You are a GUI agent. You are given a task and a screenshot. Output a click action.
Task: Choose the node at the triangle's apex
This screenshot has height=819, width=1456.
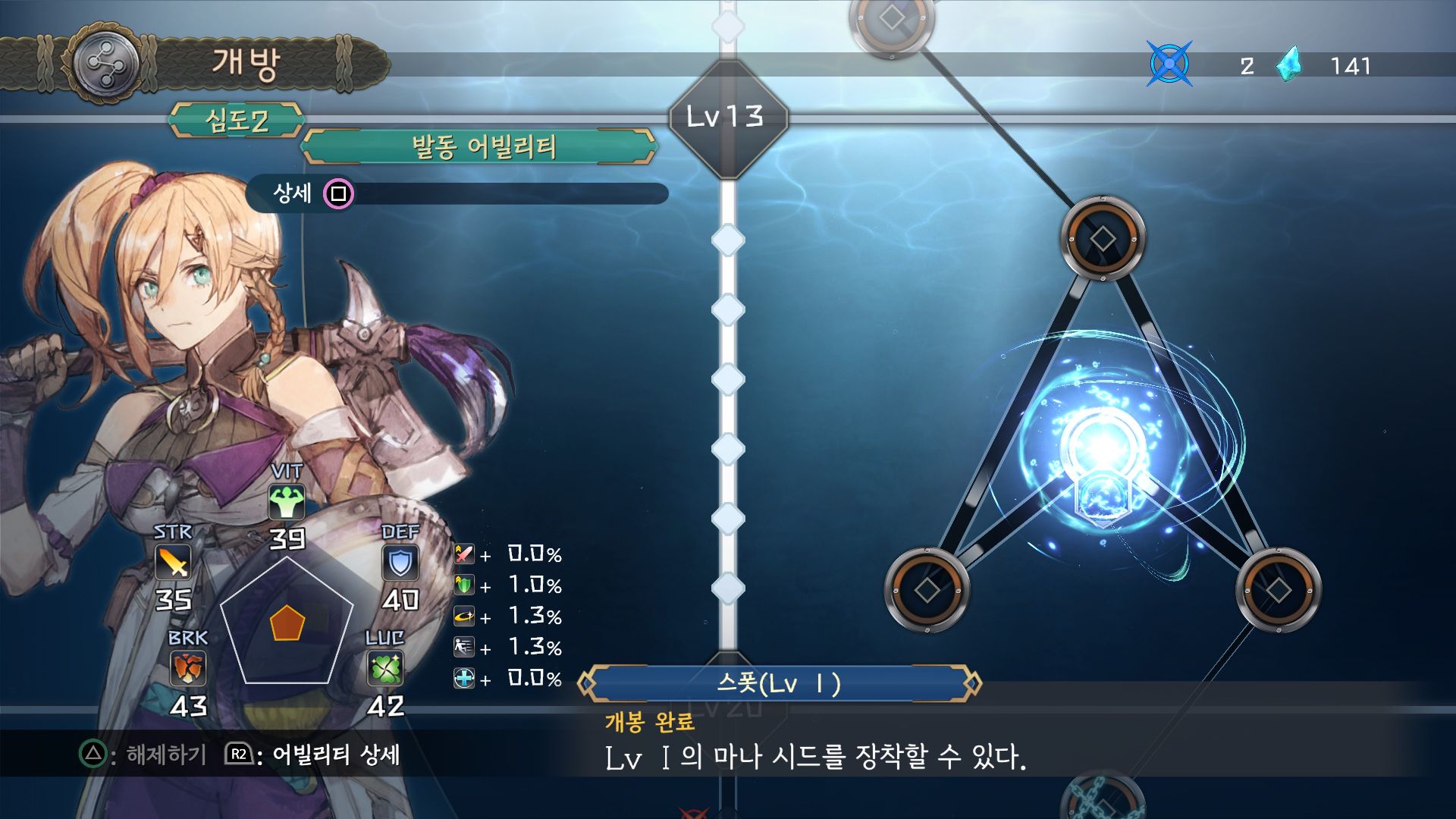(x=1102, y=239)
